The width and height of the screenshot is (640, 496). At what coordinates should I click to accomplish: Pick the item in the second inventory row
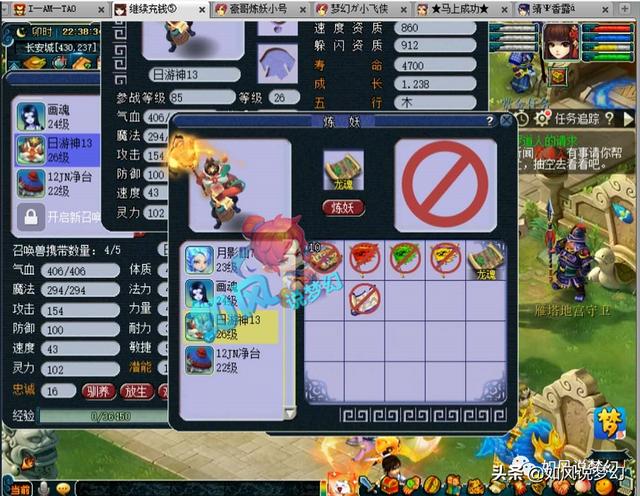point(364,298)
